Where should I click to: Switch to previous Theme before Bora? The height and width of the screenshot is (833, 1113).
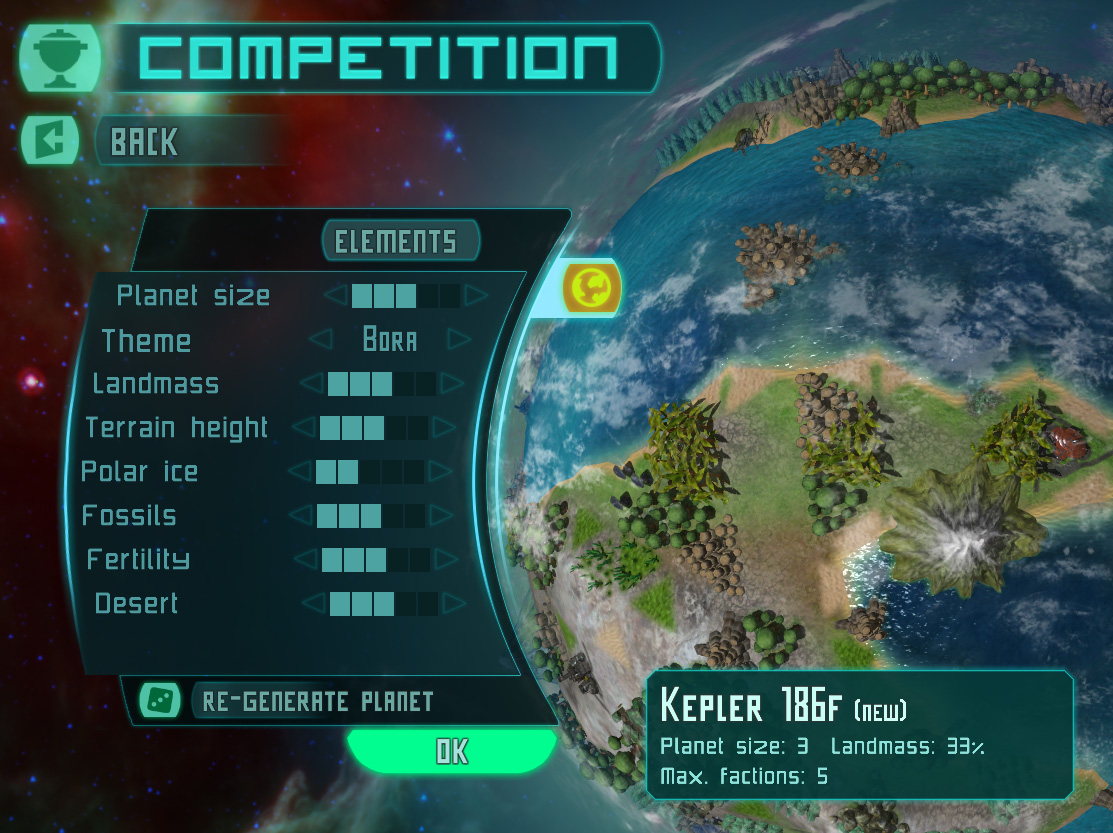pyautogui.click(x=321, y=340)
